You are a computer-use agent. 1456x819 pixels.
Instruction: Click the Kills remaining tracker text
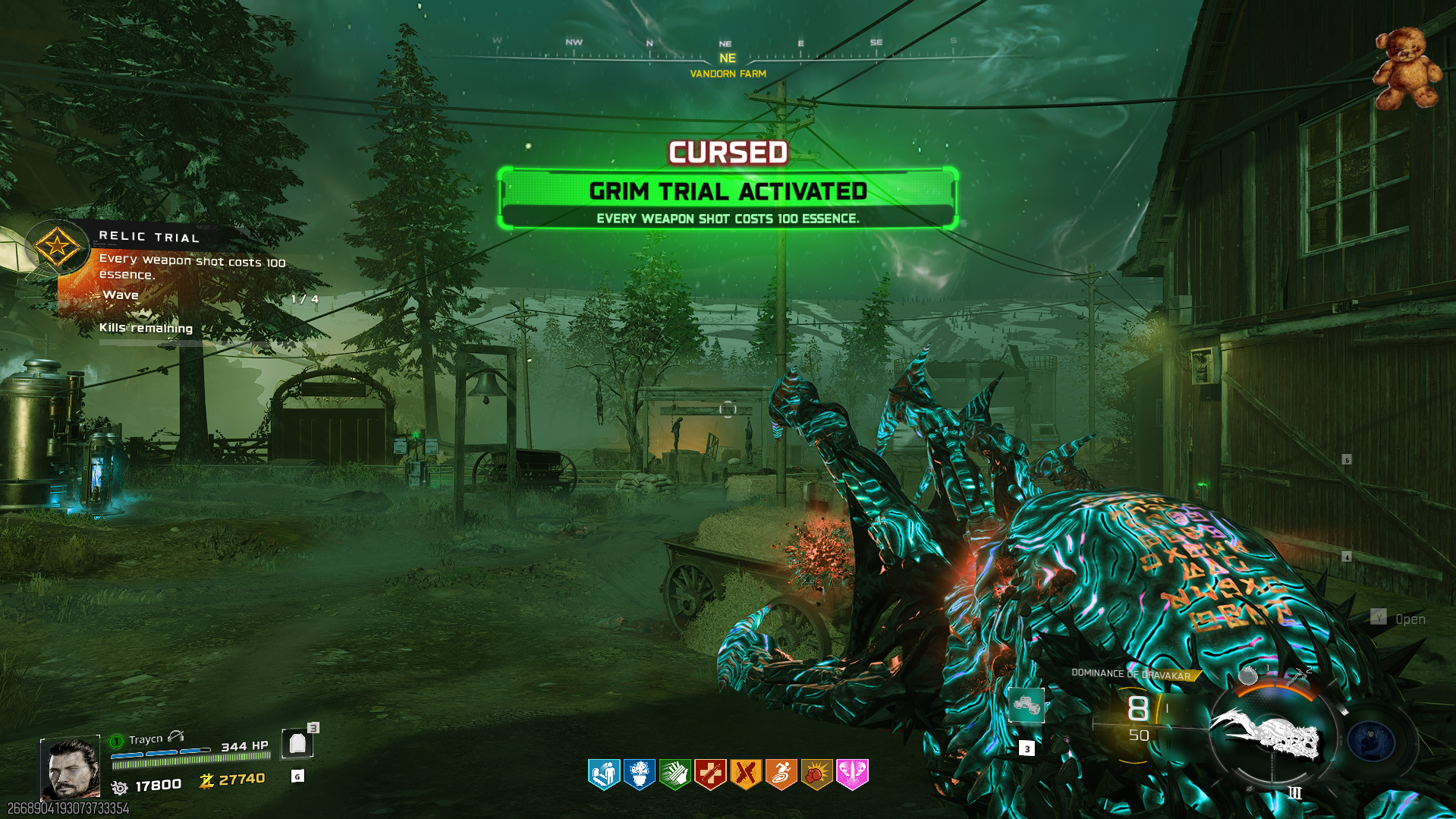click(x=146, y=328)
